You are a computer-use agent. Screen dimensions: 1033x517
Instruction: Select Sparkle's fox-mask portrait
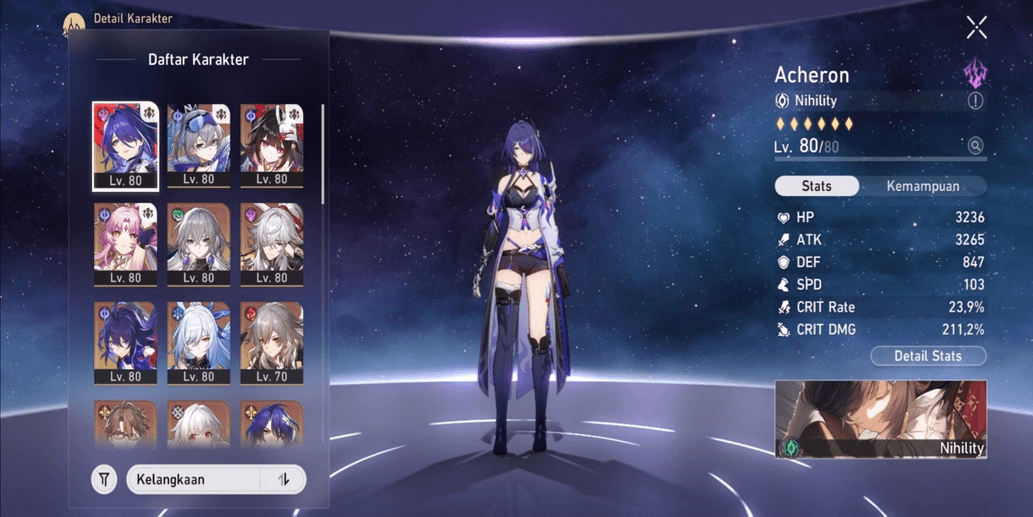[x=271, y=145]
